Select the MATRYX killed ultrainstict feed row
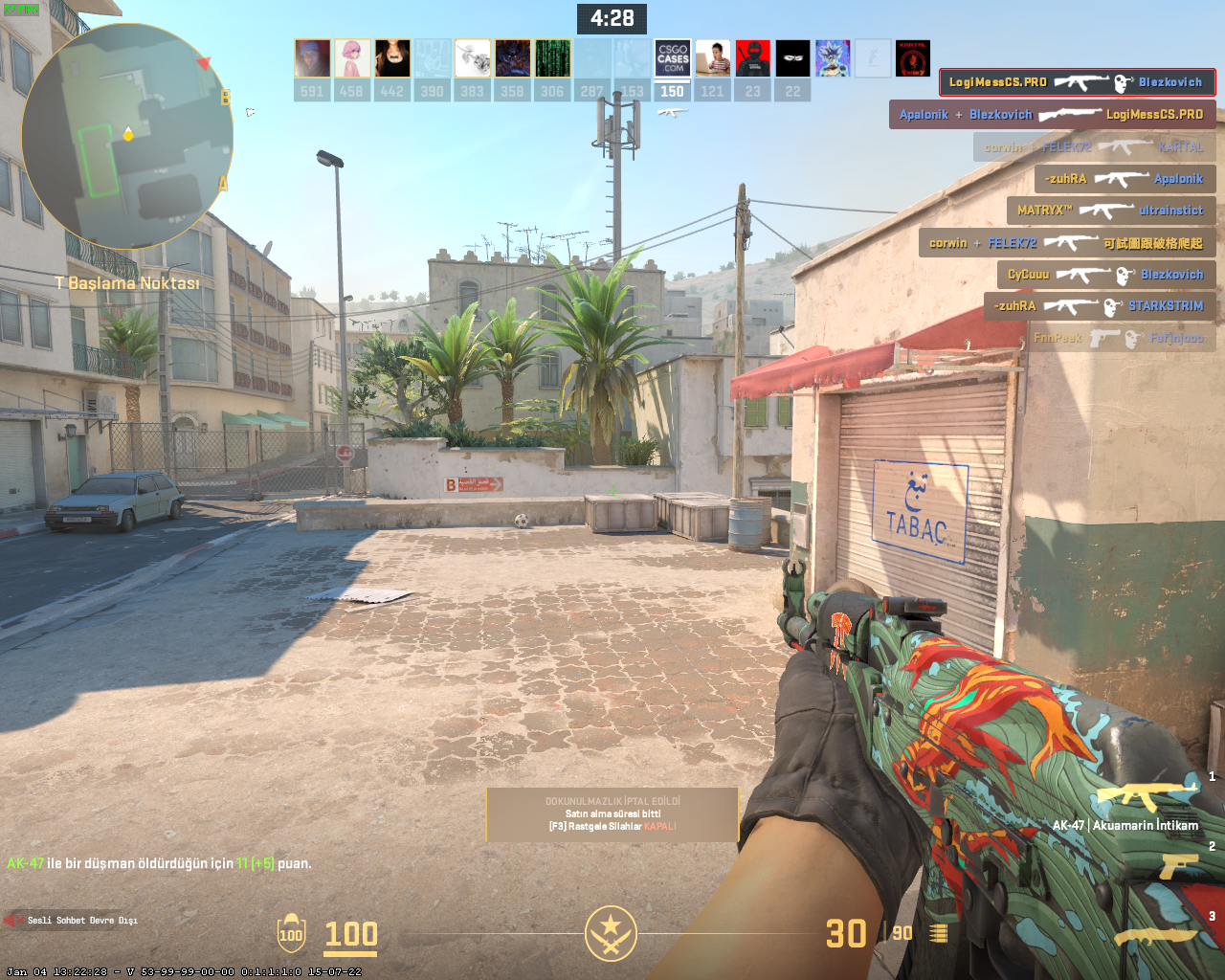Image resolution: width=1225 pixels, height=980 pixels. pyautogui.click(x=1110, y=211)
